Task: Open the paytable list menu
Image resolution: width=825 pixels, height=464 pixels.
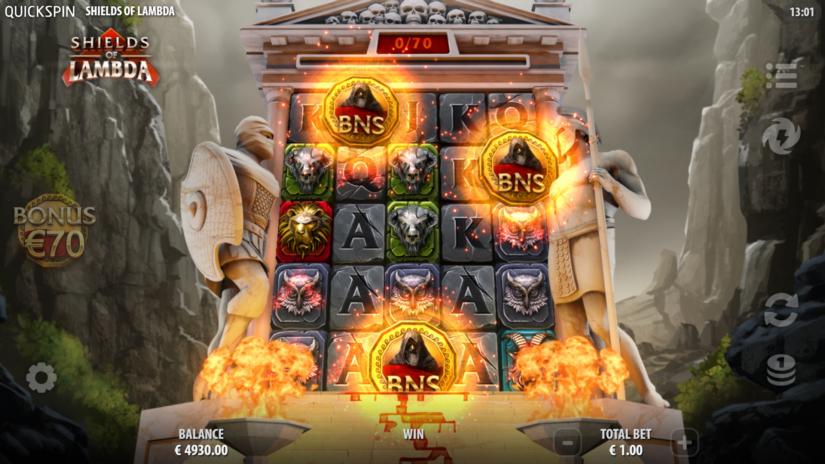Action: [781, 76]
